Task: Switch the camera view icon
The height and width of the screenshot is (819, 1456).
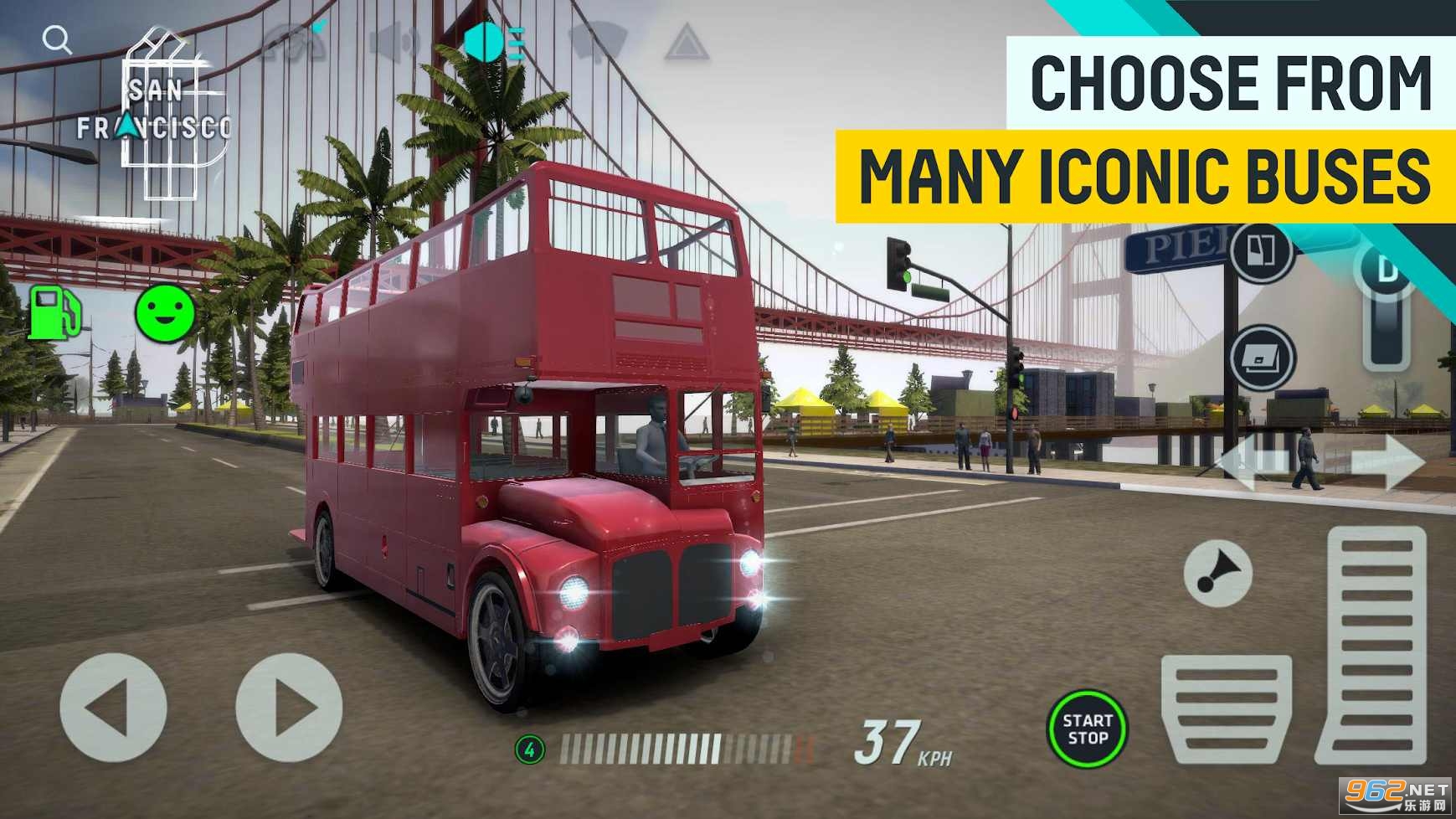Action: pos(293,42)
